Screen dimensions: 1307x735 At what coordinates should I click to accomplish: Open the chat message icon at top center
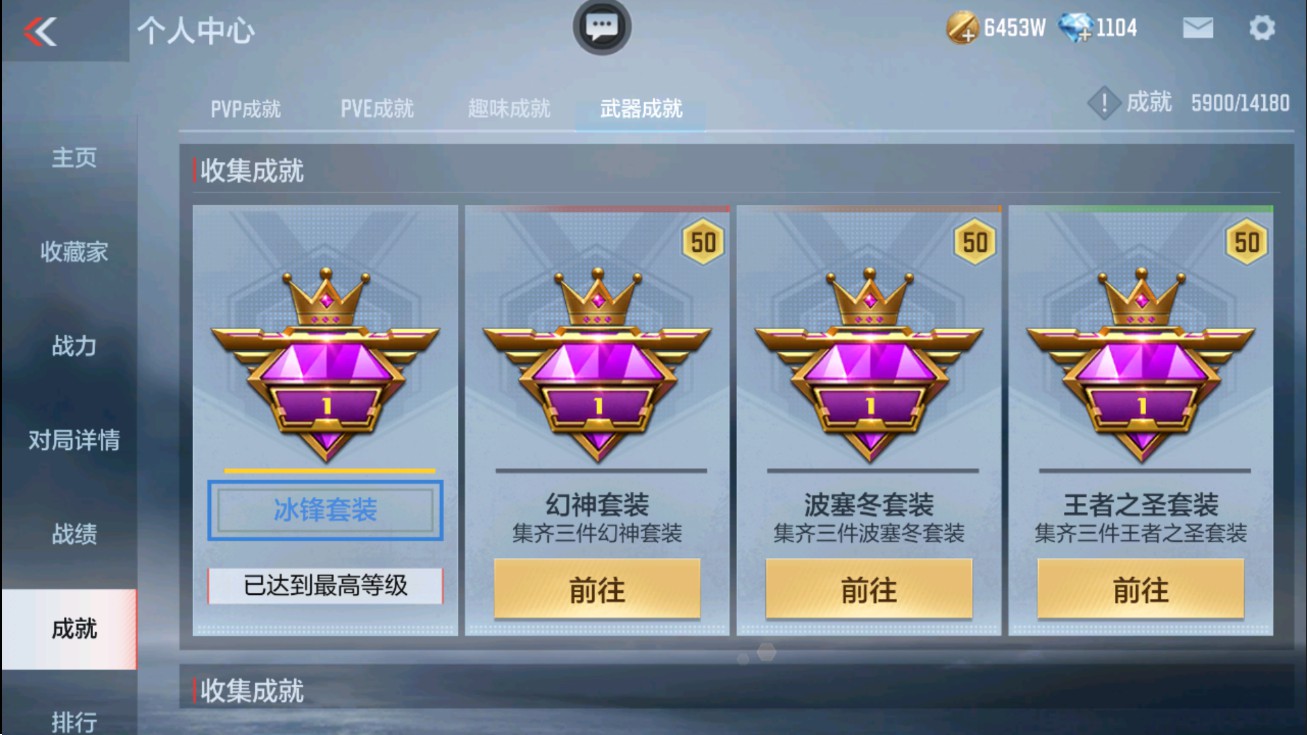pos(600,27)
